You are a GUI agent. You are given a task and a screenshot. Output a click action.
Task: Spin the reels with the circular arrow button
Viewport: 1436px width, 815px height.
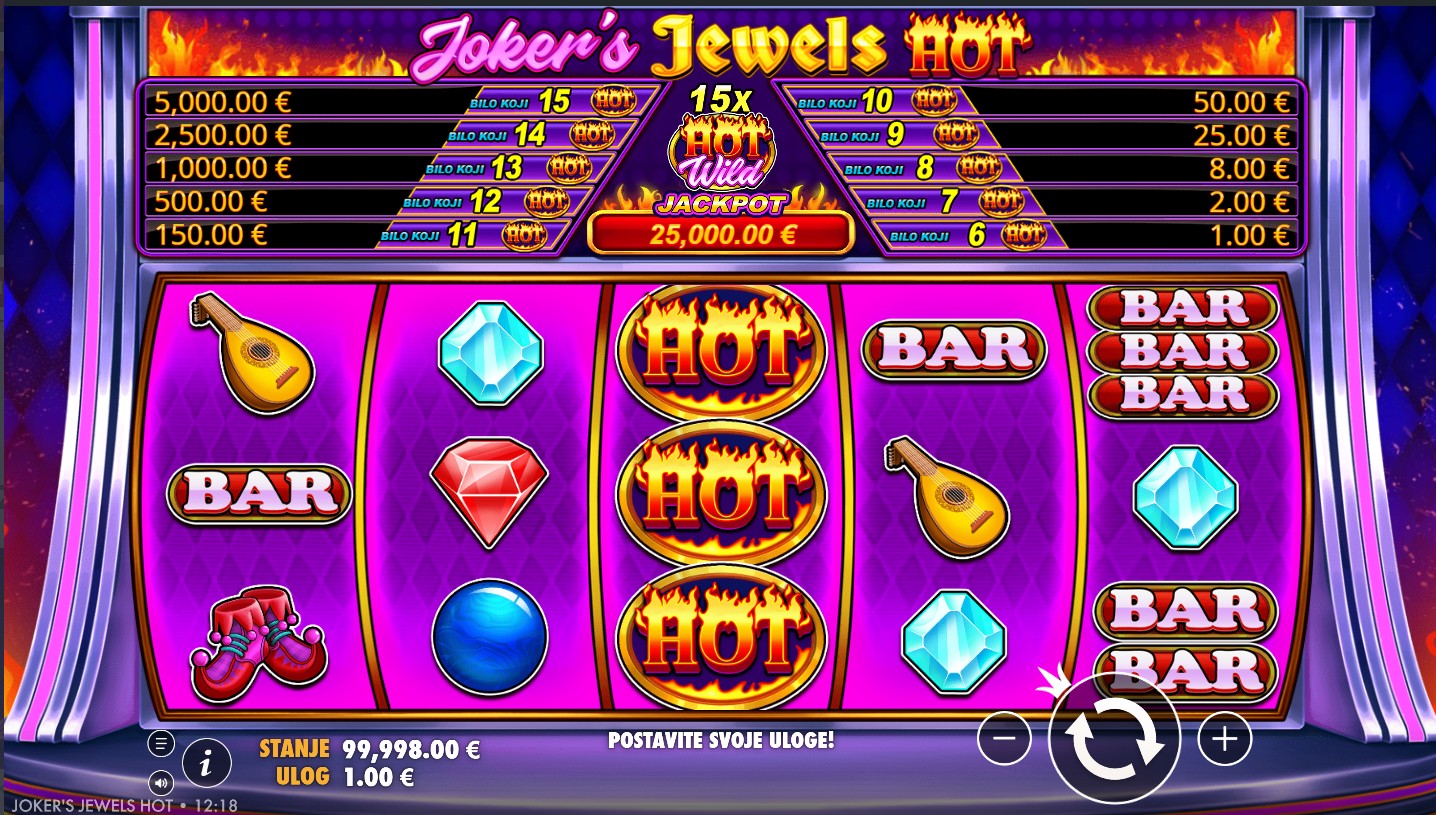click(1114, 738)
